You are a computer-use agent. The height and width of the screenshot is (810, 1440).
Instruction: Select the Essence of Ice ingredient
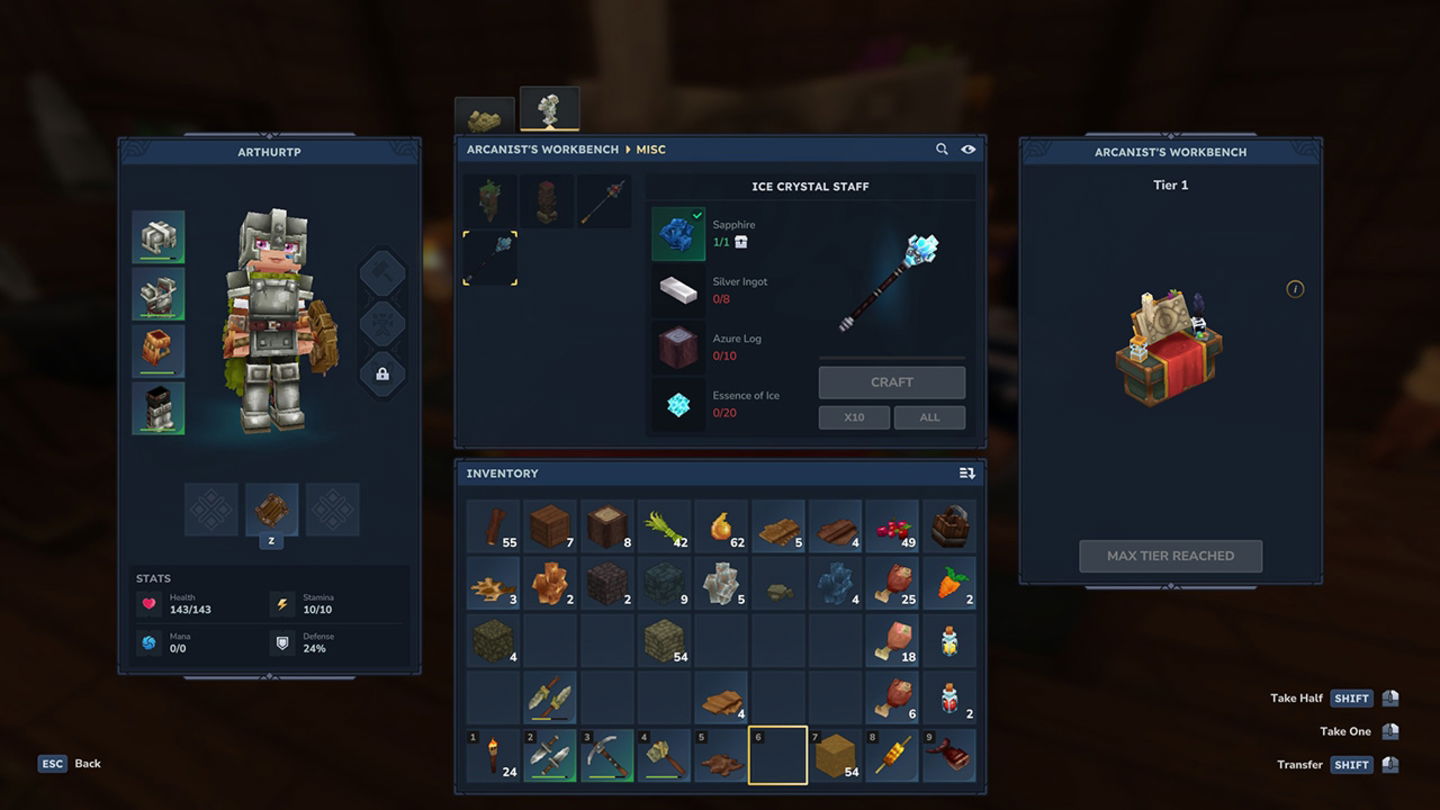click(x=678, y=404)
